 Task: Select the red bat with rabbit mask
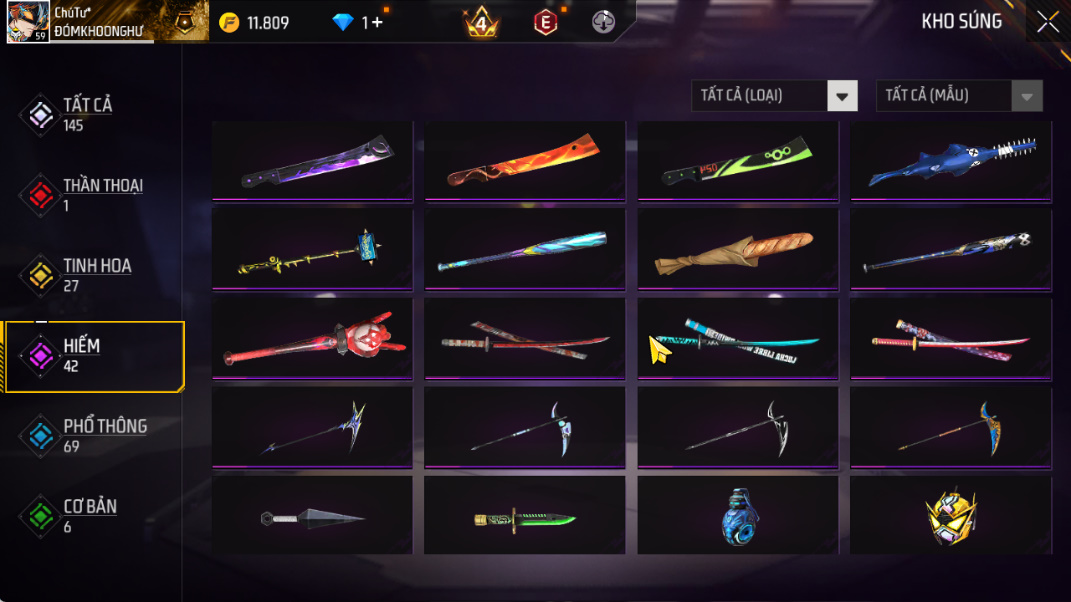pyautogui.click(x=313, y=340)
